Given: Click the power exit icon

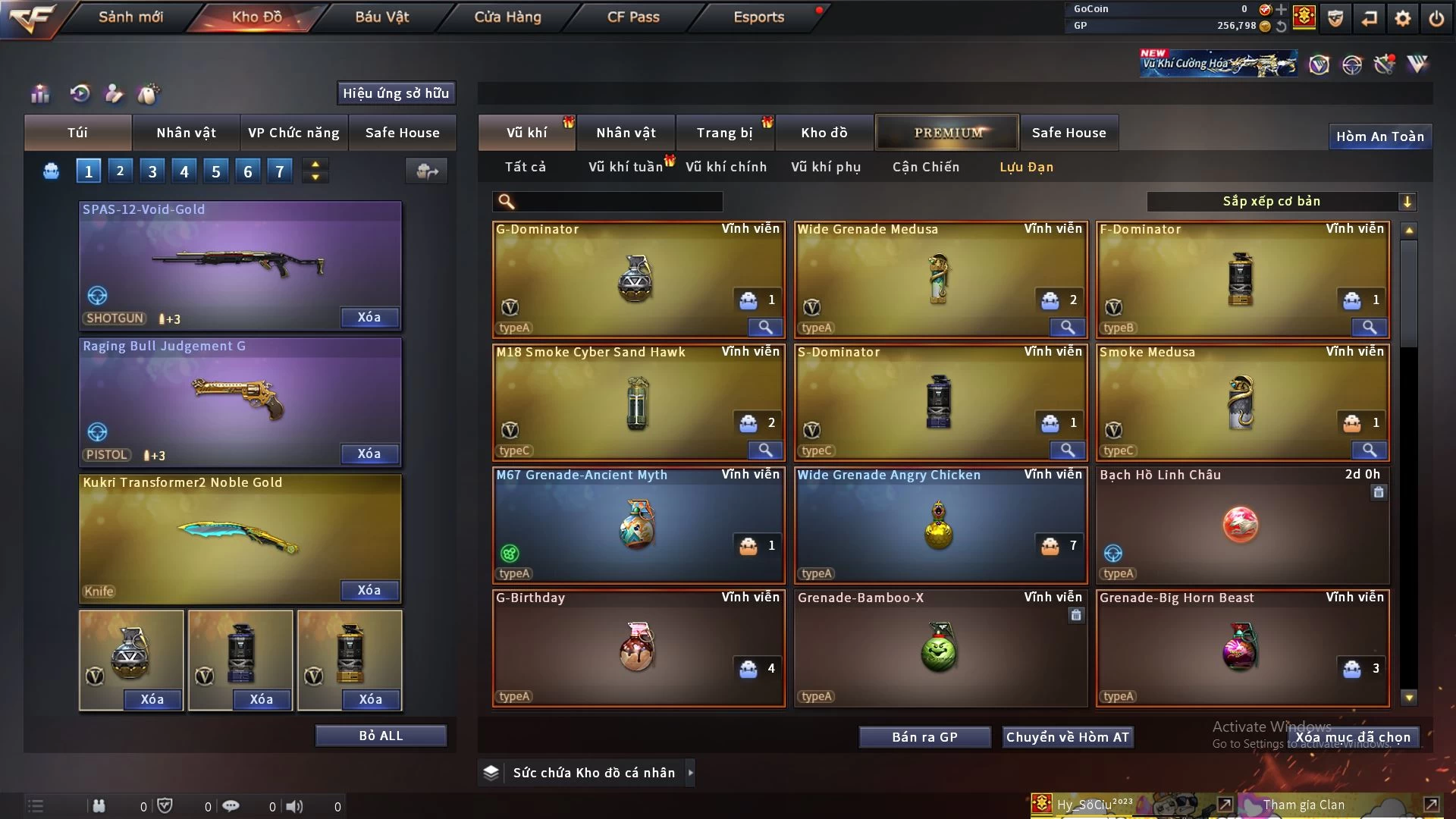Looking at the screenshot, I should (1436, 18).
